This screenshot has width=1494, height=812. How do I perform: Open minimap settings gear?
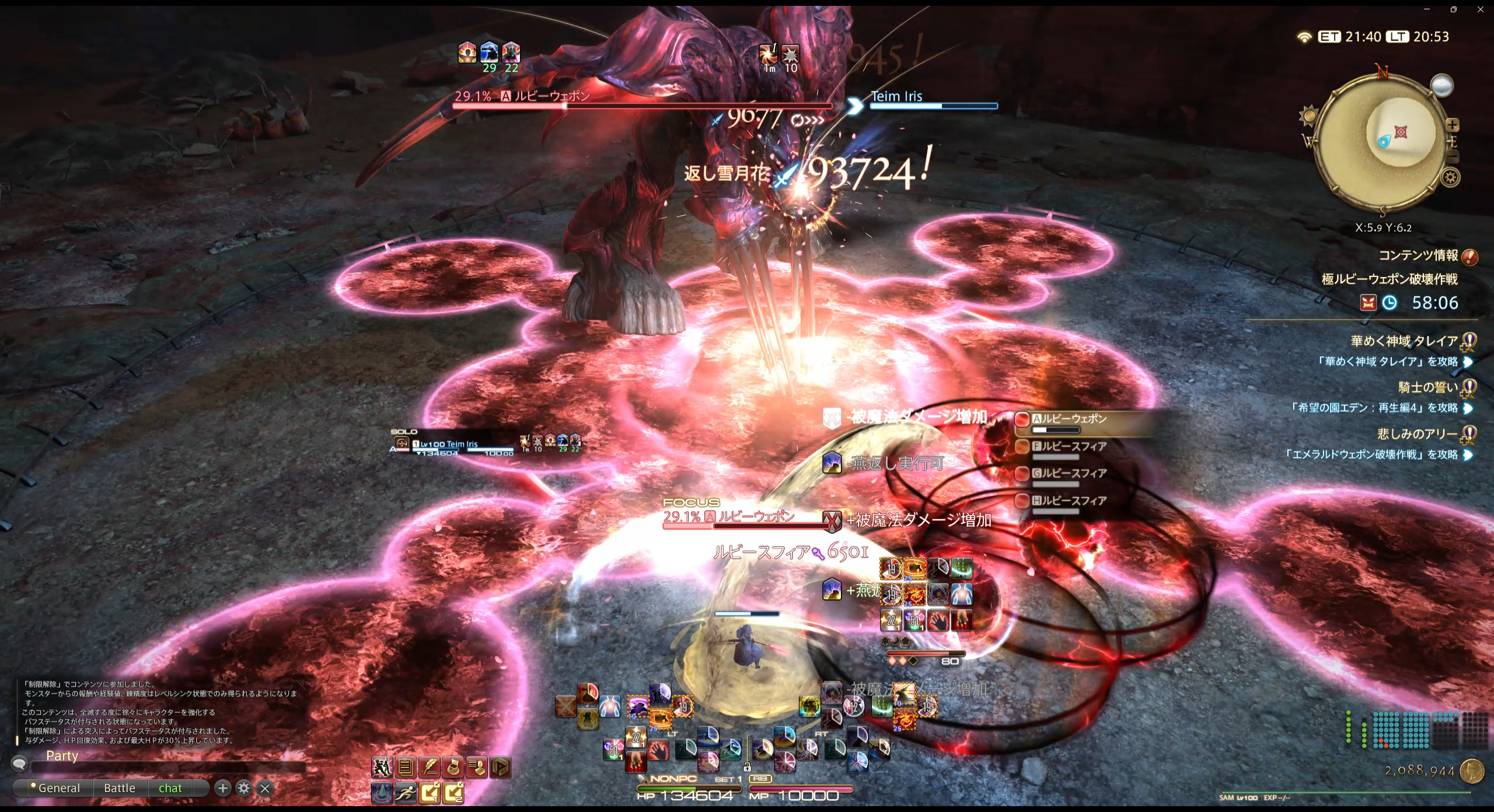(x=1451, y=177)
